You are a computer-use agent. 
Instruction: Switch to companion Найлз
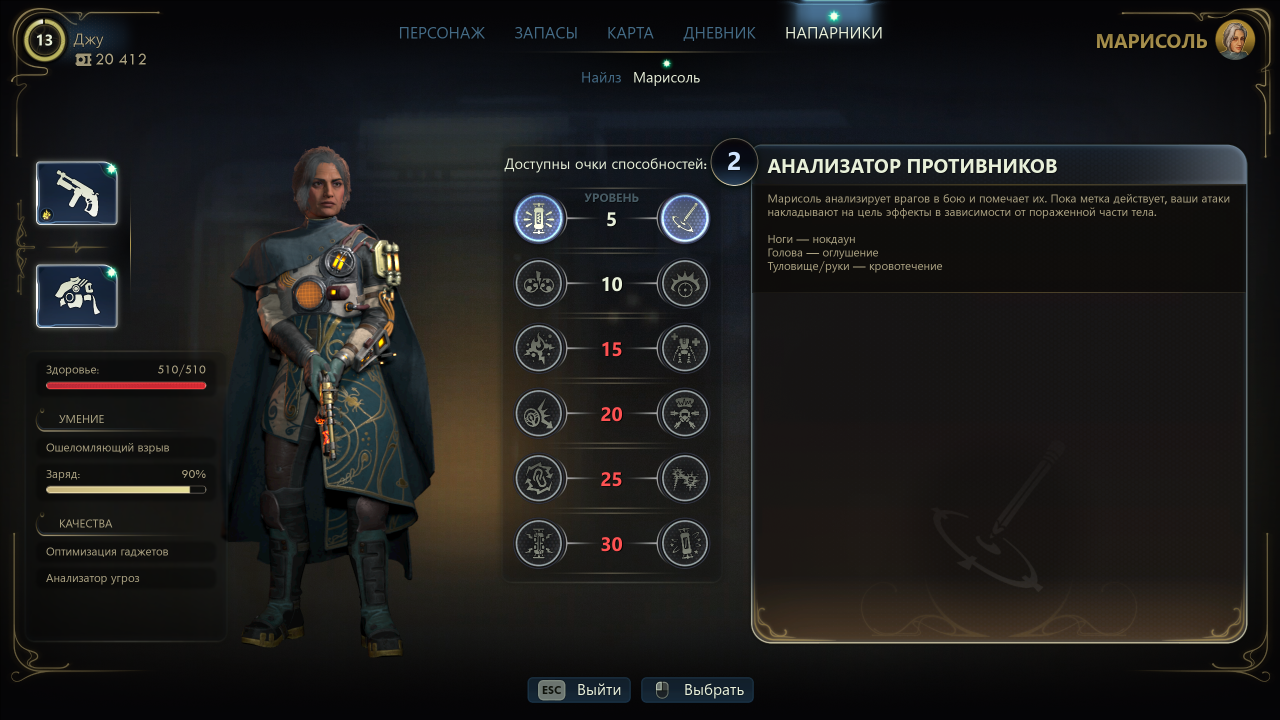click(x=601, y=77)
